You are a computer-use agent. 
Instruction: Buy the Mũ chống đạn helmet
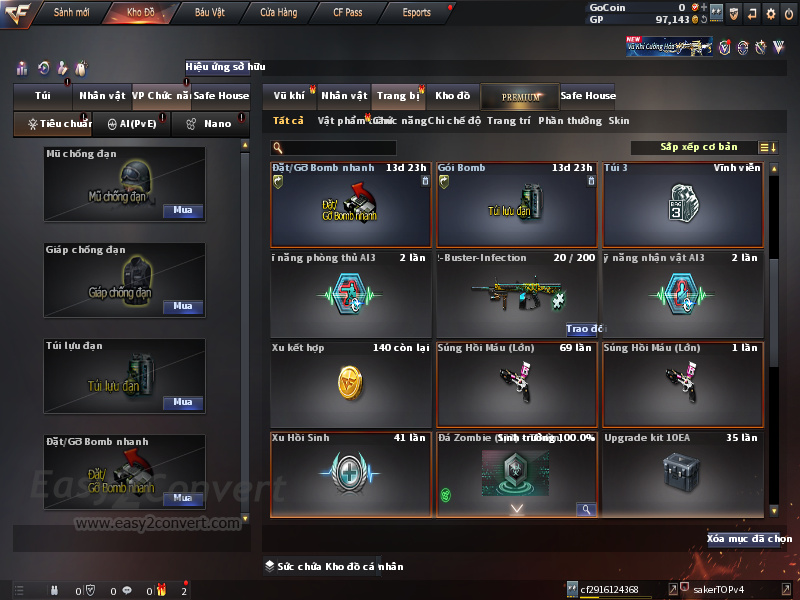click(x=183, y=211)
